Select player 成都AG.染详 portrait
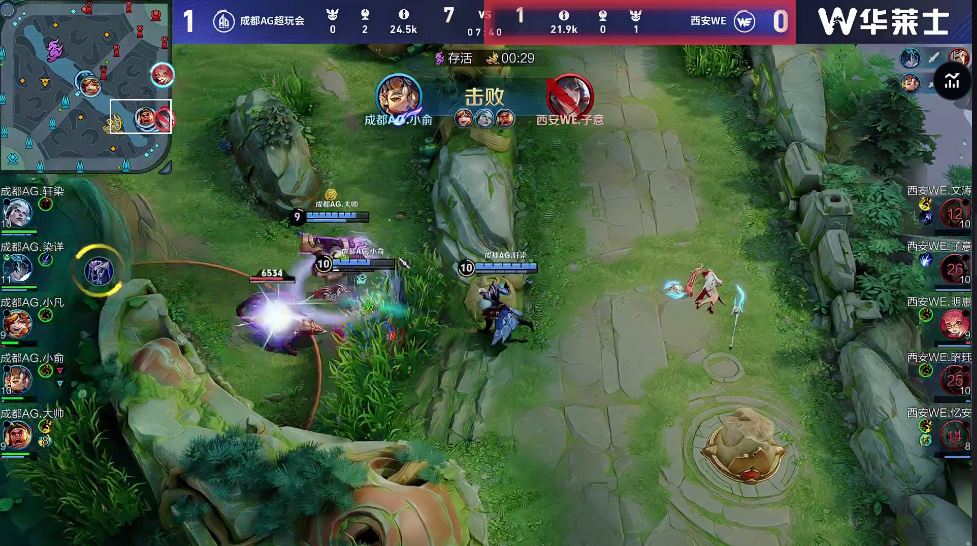 pos(17,268)
